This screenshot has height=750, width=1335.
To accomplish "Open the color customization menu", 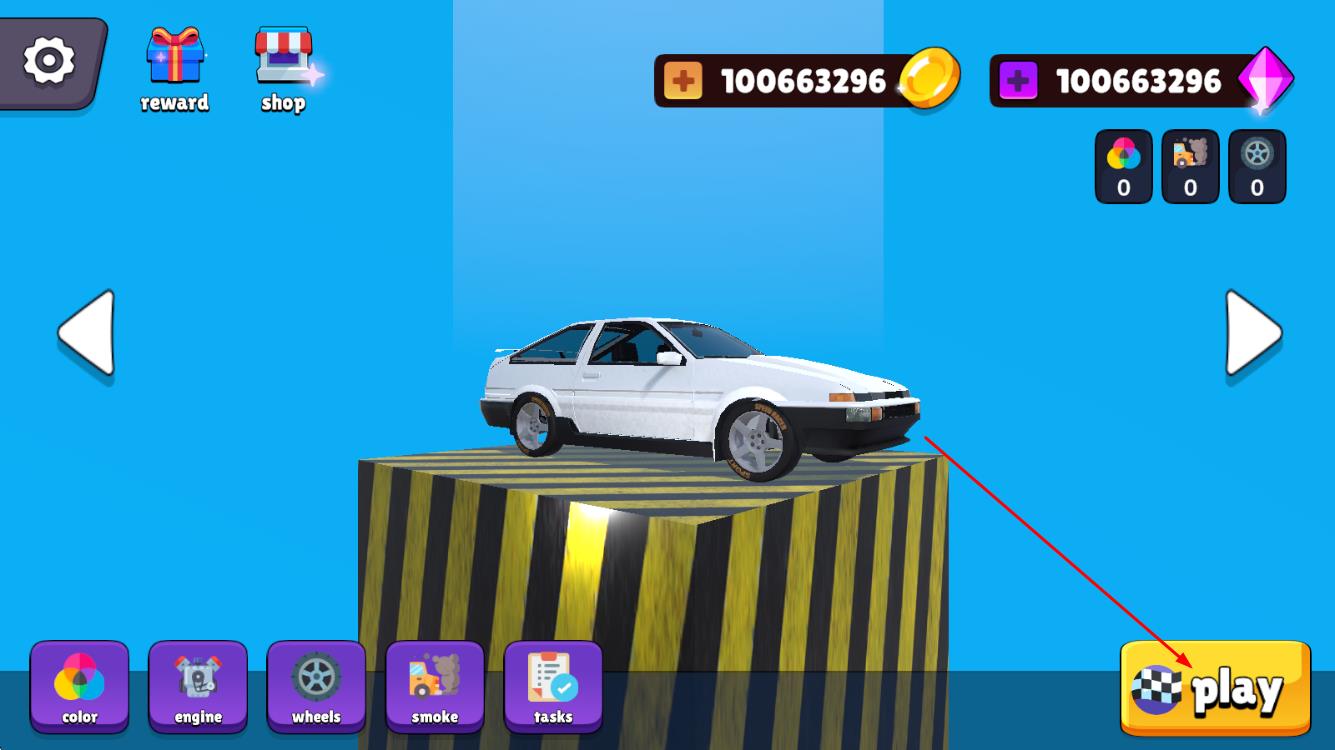I will 79,686.
